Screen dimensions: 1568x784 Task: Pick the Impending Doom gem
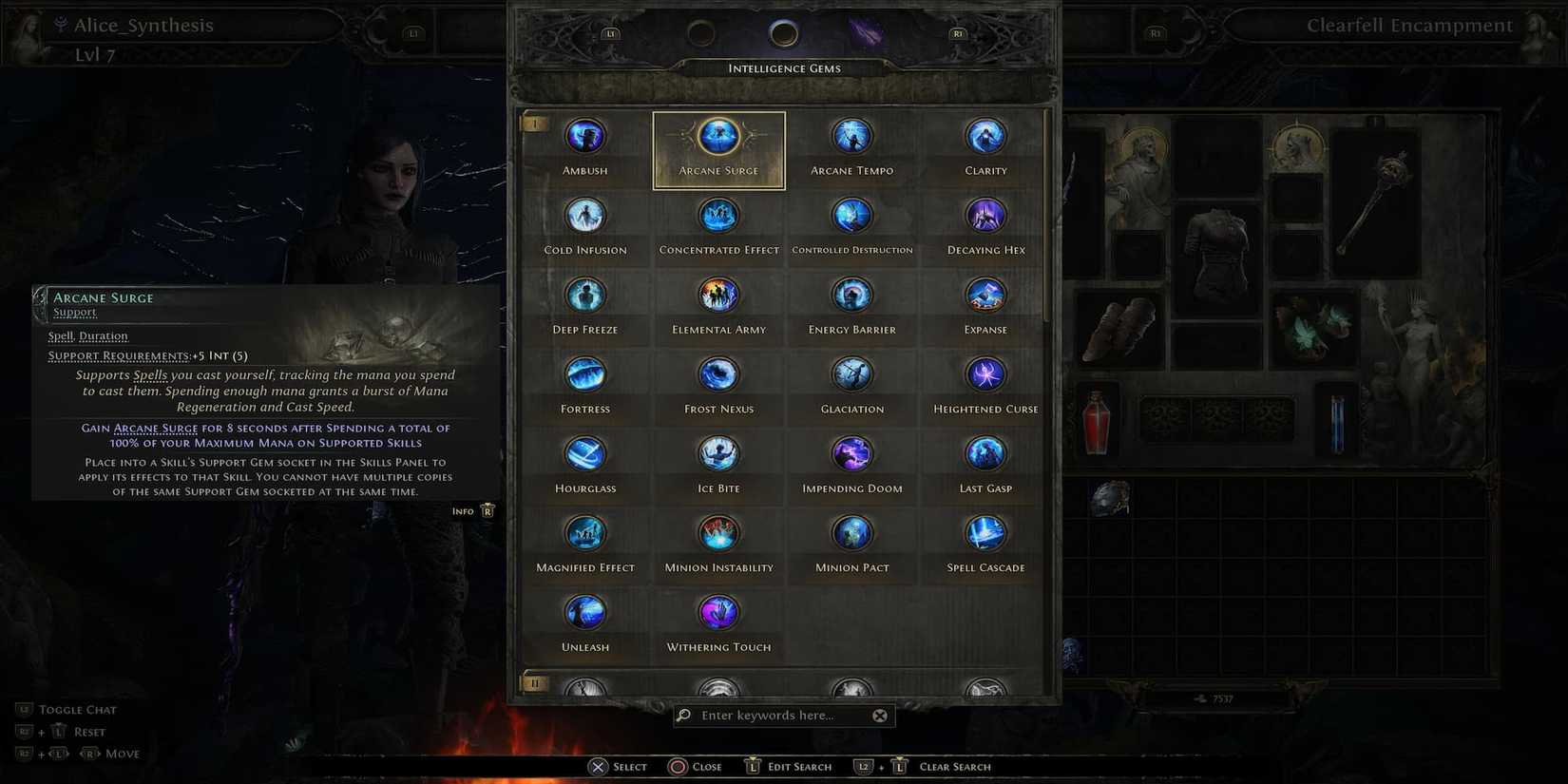tap(851, 453)
